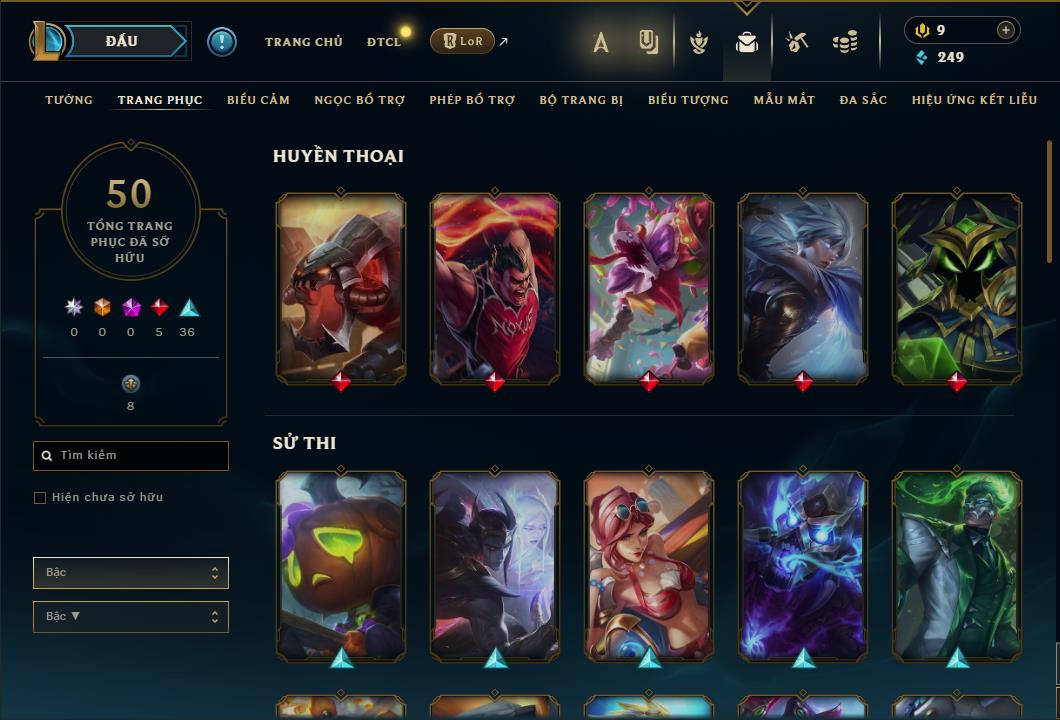Image resolution: width=1060 pixels, height=720 pixels.
Task: Add more RP with the plus button
Action: [x=1005, y=30]
